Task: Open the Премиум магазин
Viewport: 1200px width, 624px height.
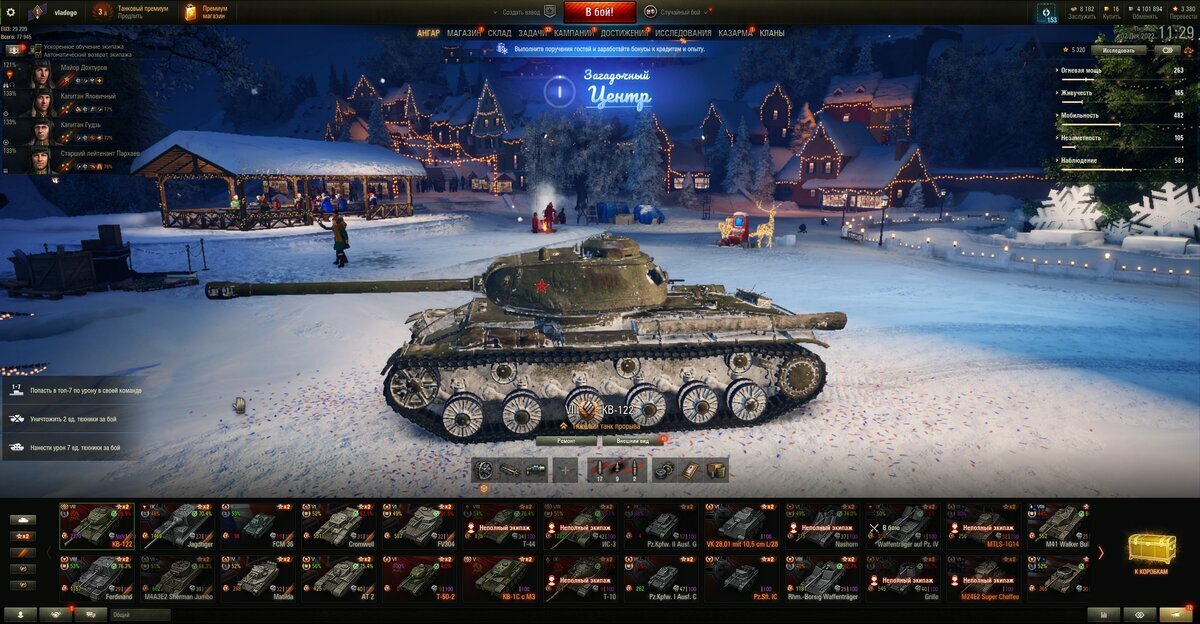Action: 206,12
